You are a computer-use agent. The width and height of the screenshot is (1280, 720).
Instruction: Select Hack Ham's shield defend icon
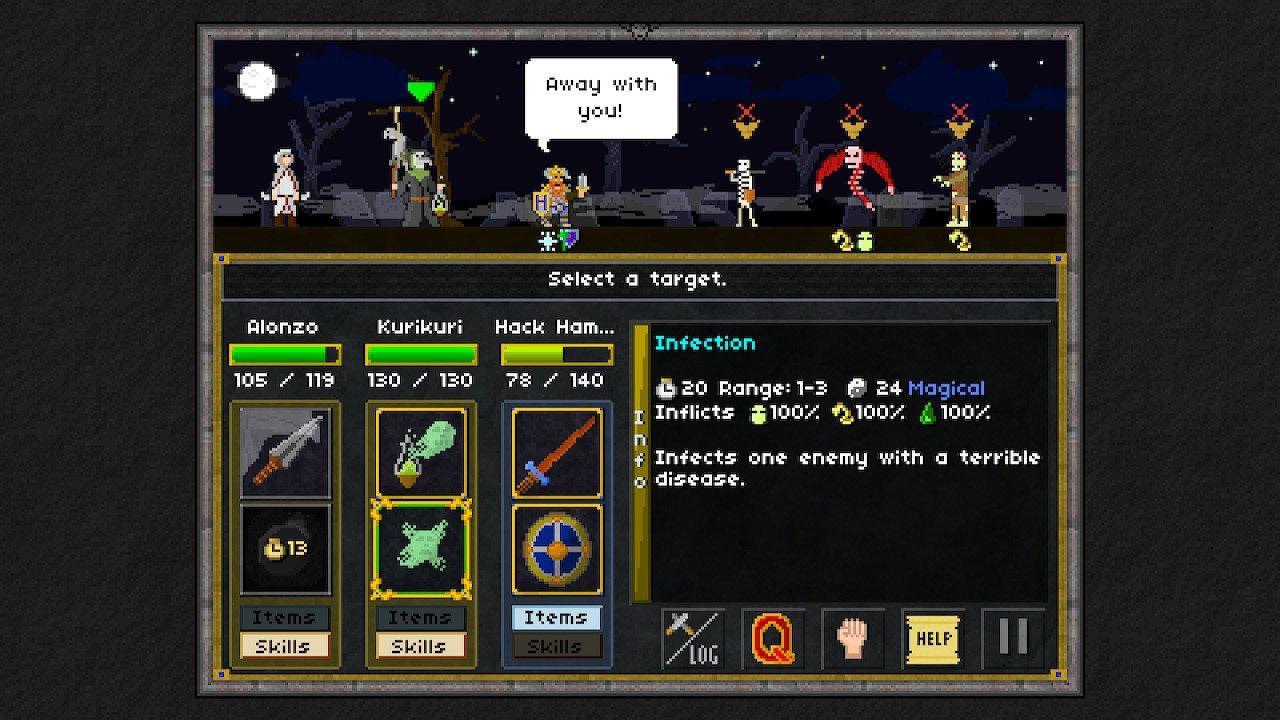click(557, 548)
